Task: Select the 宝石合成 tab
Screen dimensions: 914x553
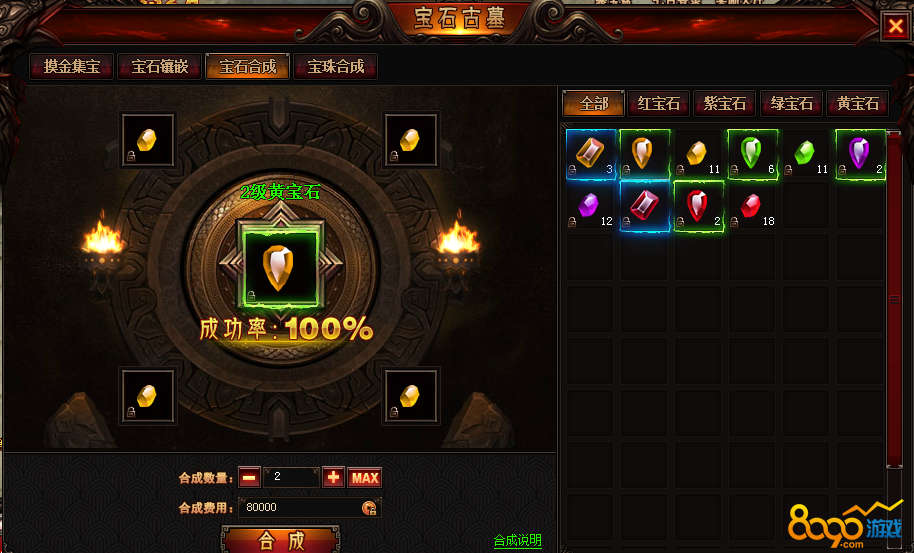Action: pos(248,68)
